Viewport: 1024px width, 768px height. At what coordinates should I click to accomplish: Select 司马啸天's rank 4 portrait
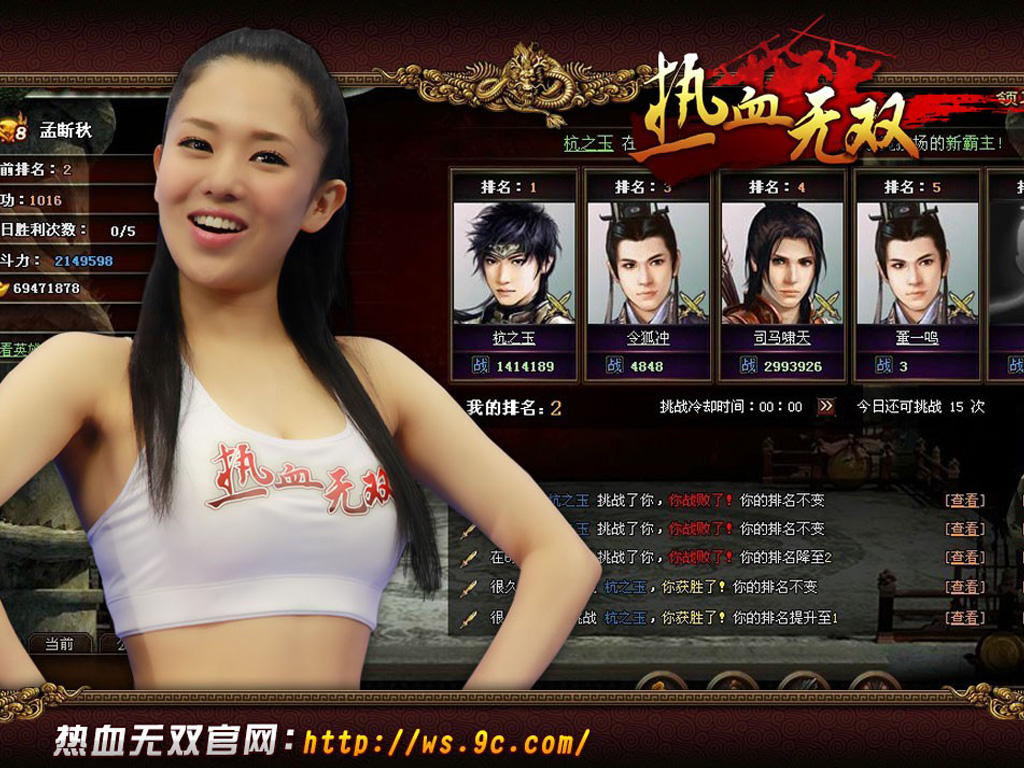tap(781, 263)
